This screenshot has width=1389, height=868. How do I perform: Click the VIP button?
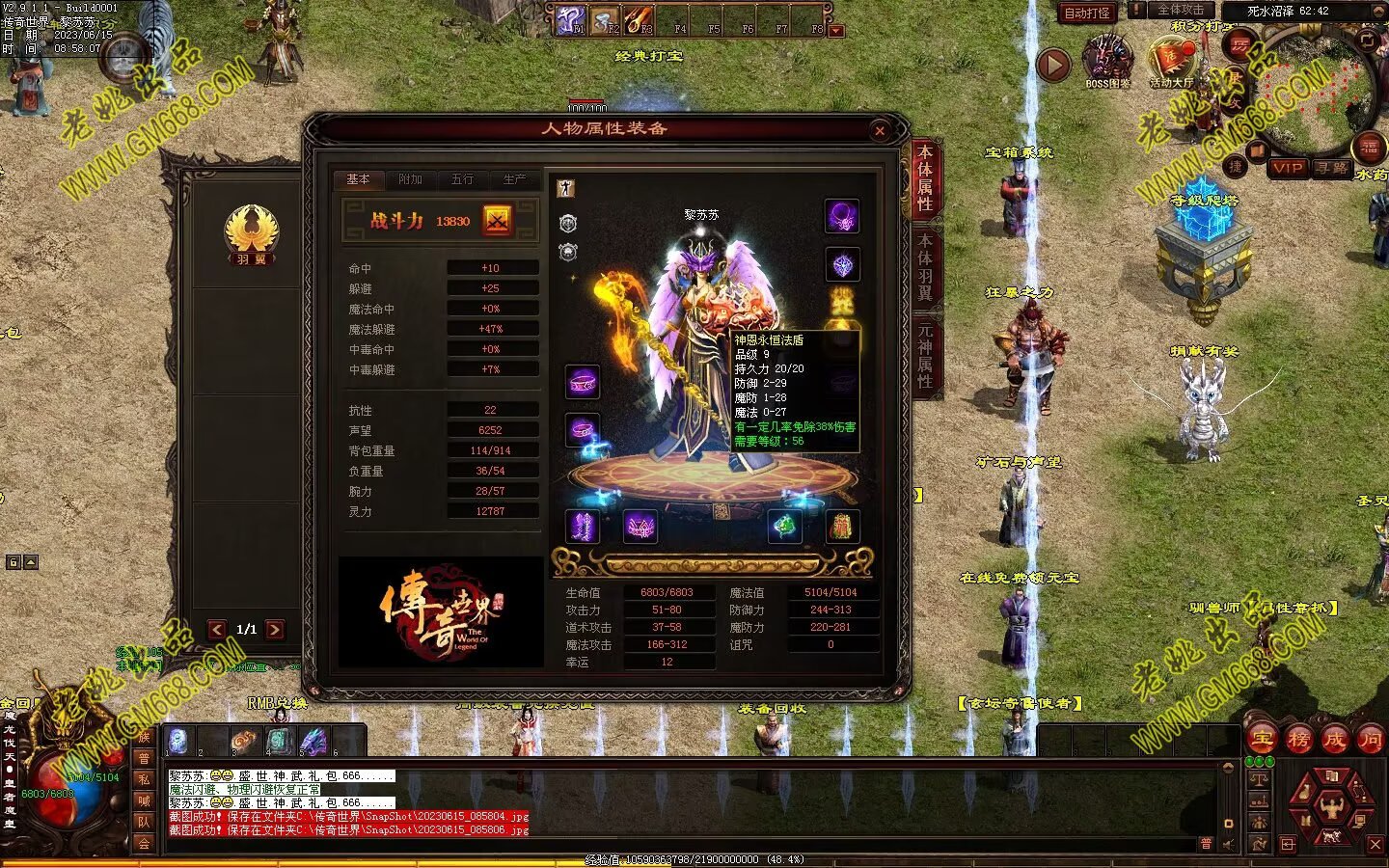coord(1287,168)
